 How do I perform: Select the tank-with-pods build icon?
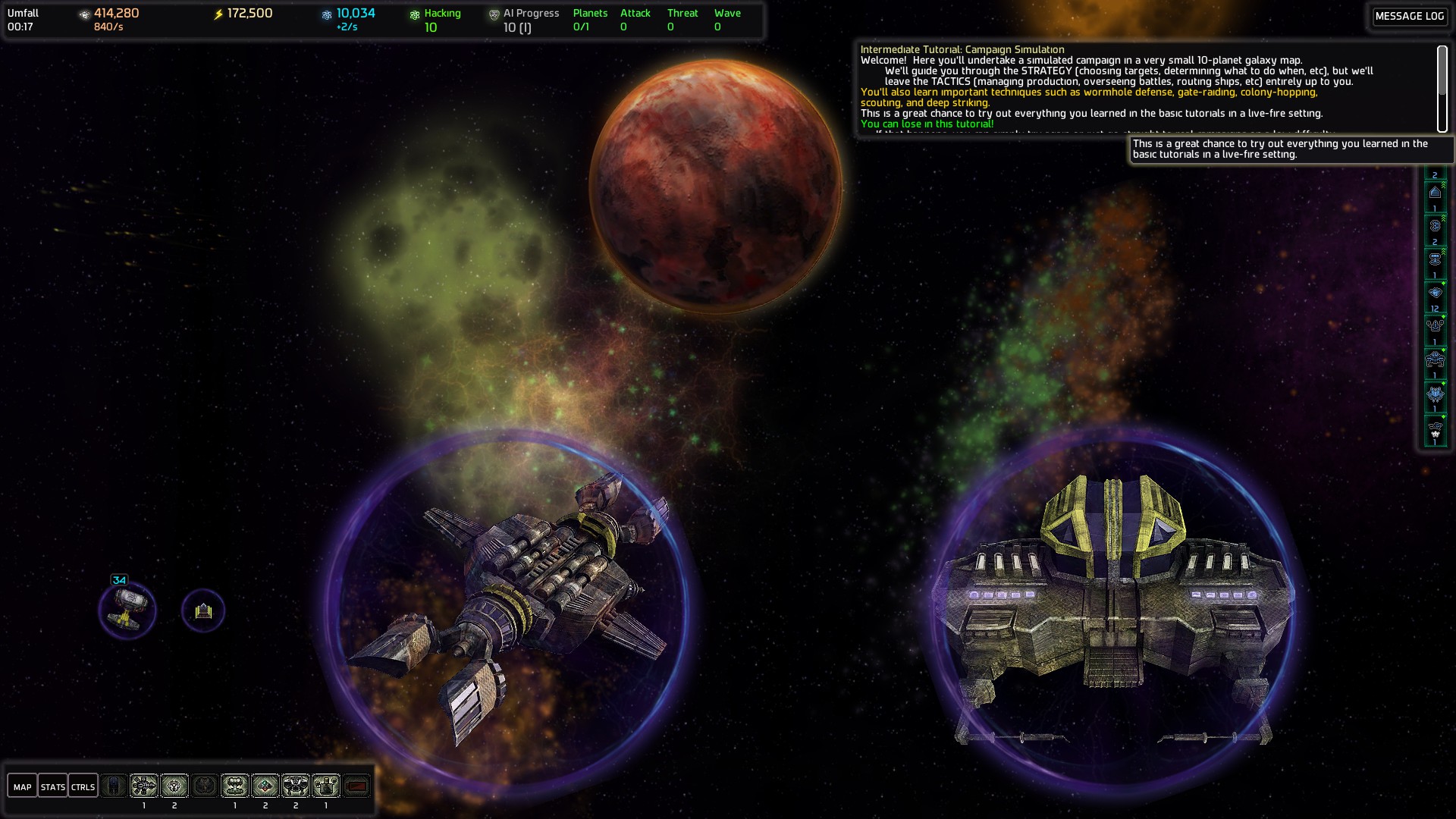[326, 786]
